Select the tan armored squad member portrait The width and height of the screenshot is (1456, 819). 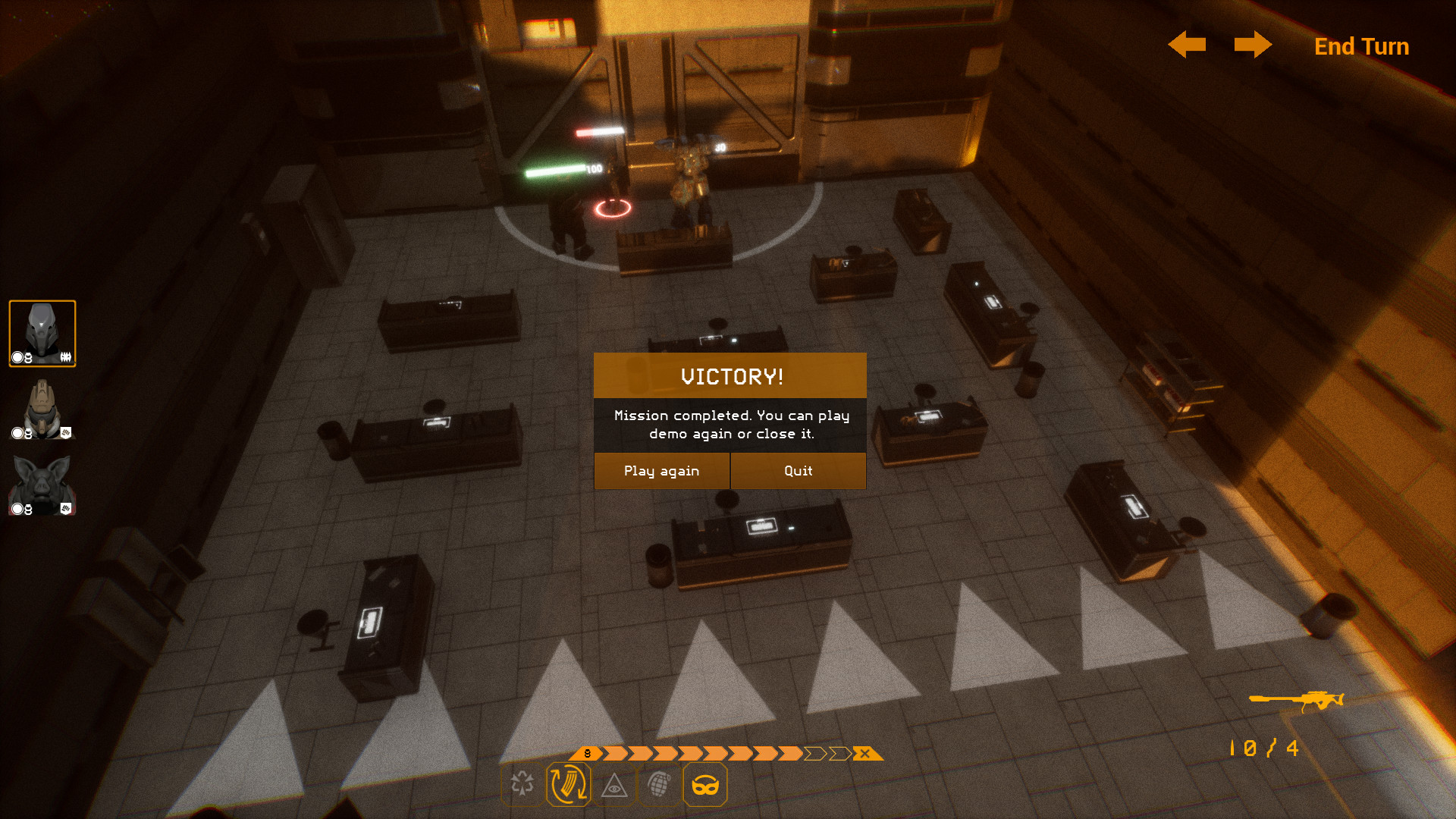pos(42,409)
